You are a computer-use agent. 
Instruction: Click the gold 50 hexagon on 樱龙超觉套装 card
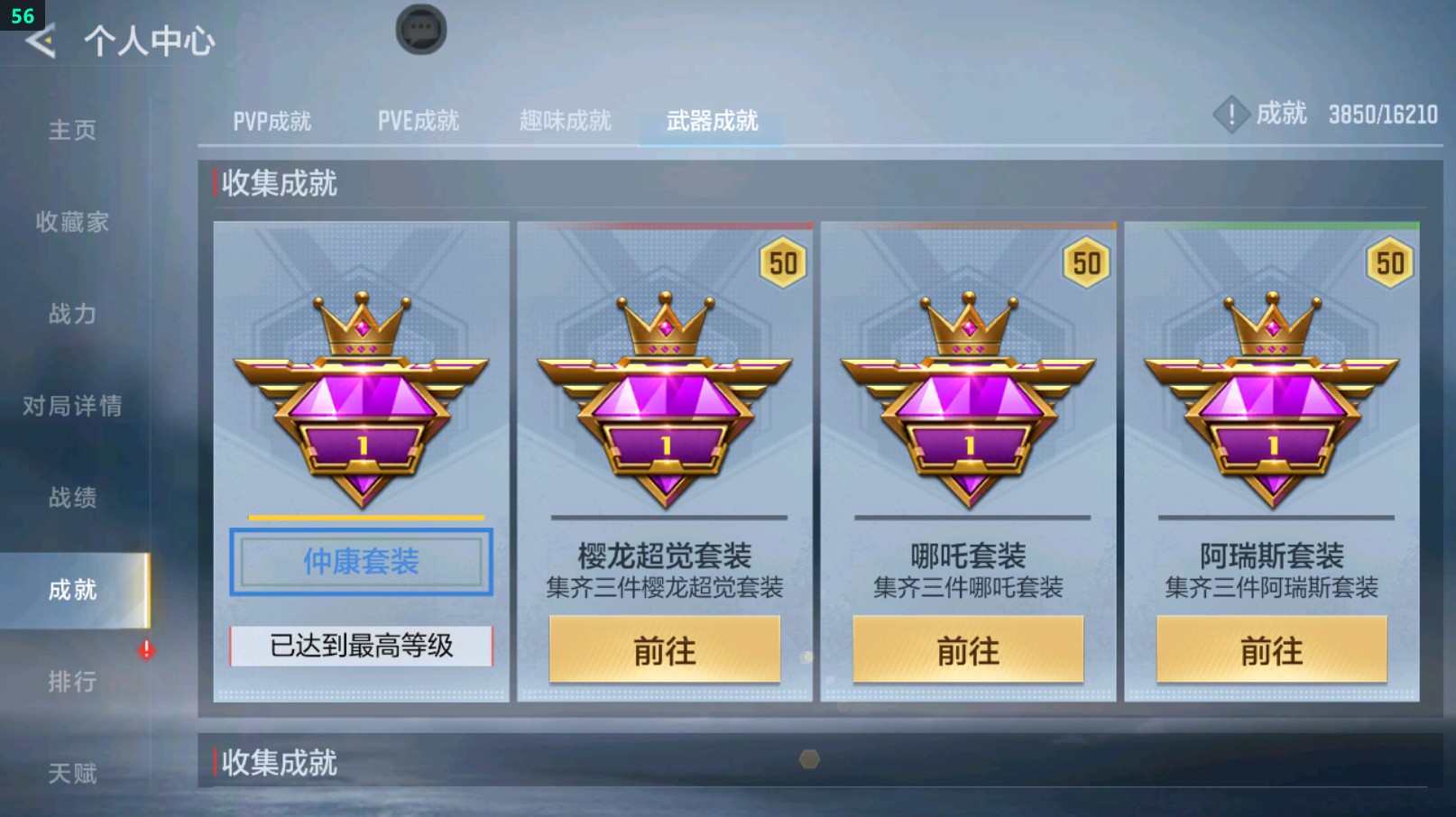pyautogui.click(x=783, y=262)
